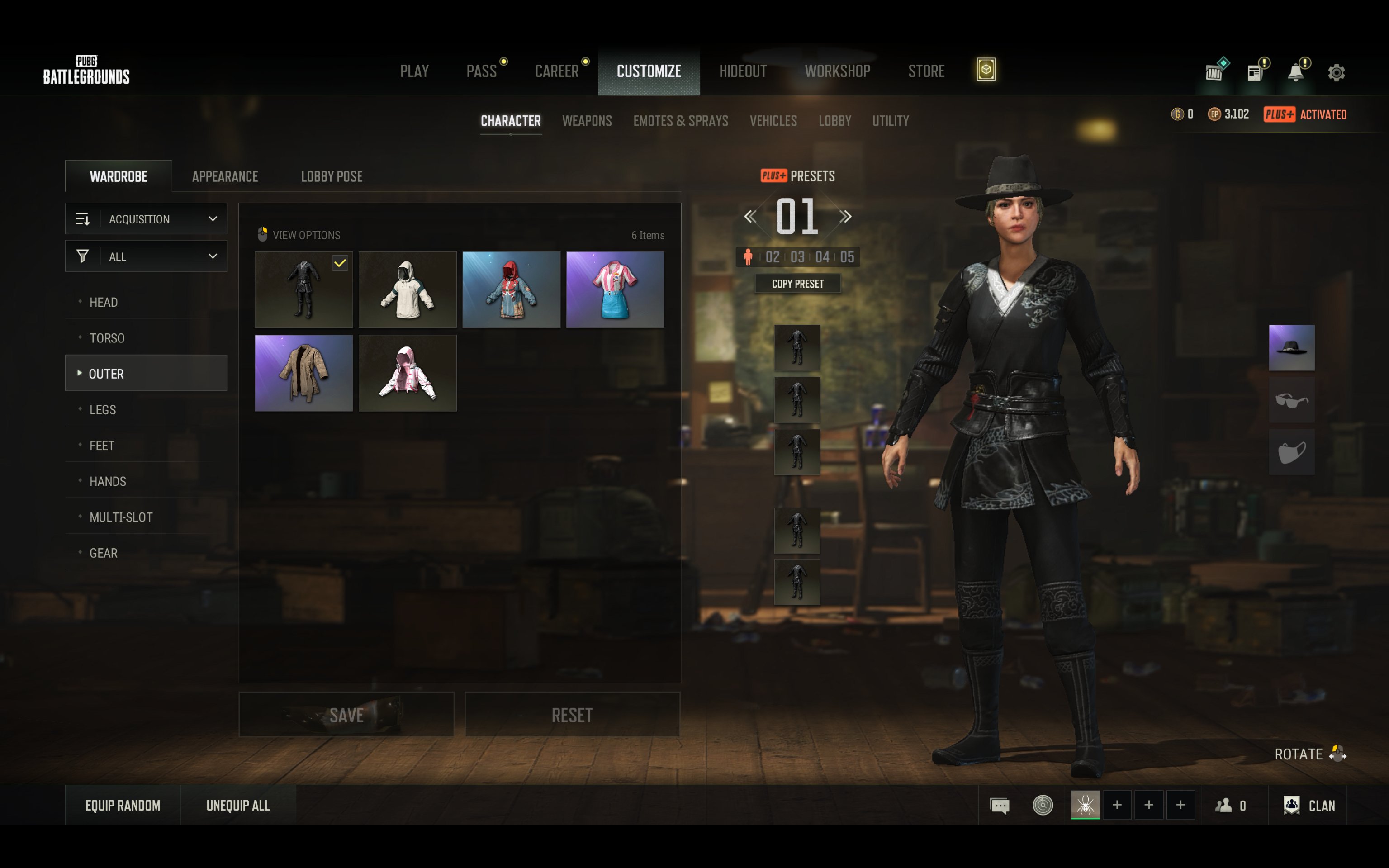Open the settings gear icon
Image resolution: width=1389 pixels, height=868 pixels.
point(1336,72)
